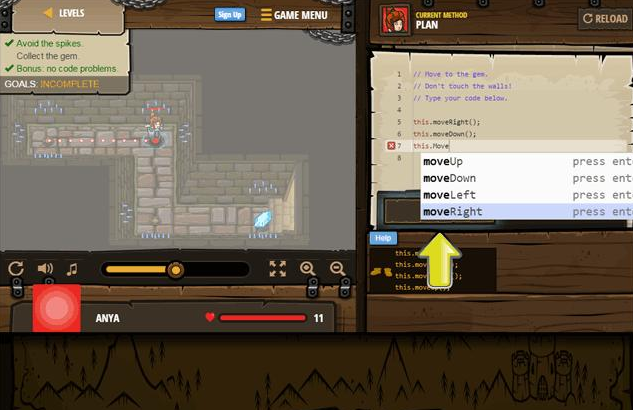Toggle fullscreen view of the level

pyautogui.click(x=278, y=269)
